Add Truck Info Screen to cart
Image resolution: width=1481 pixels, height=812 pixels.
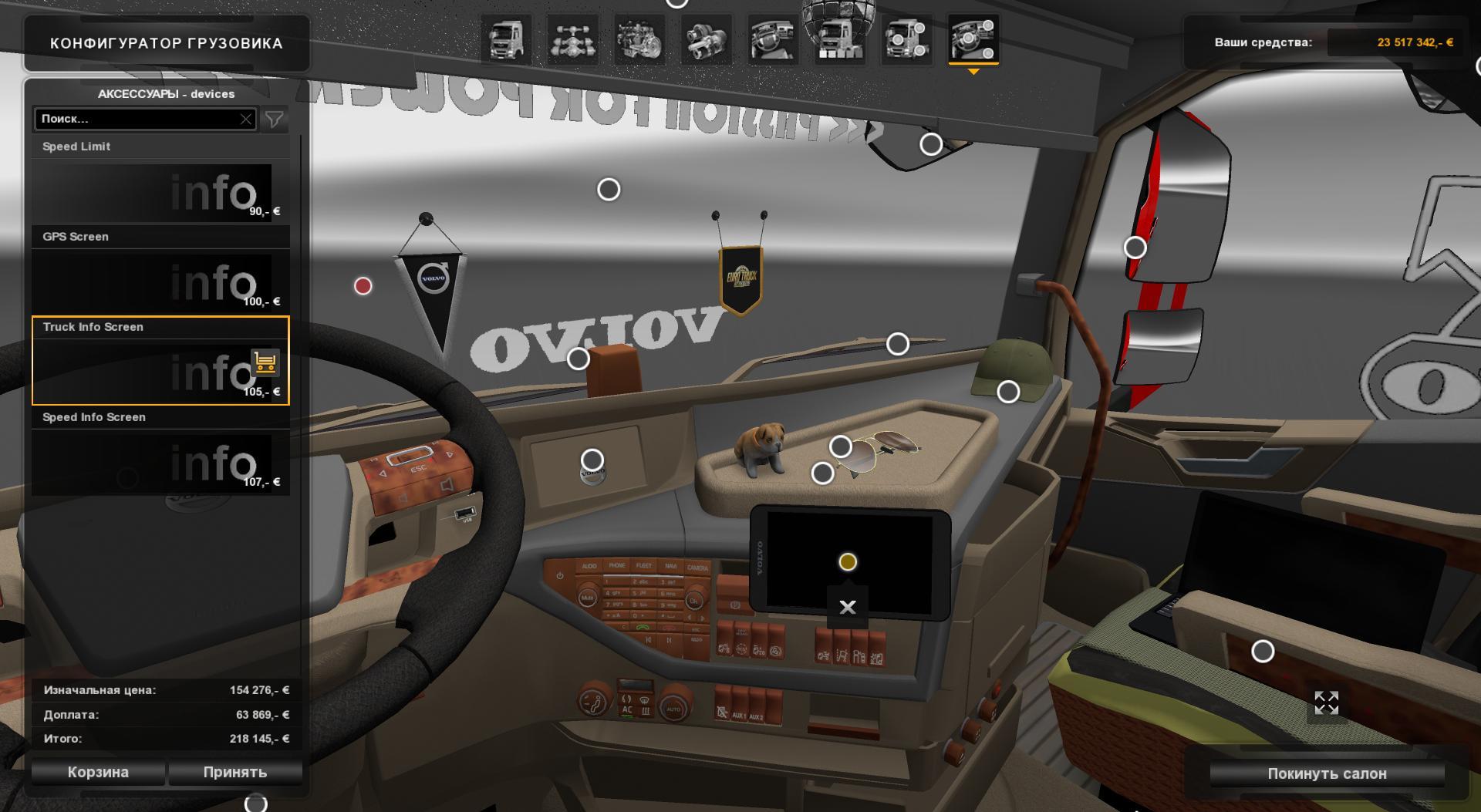click(265, 362)
